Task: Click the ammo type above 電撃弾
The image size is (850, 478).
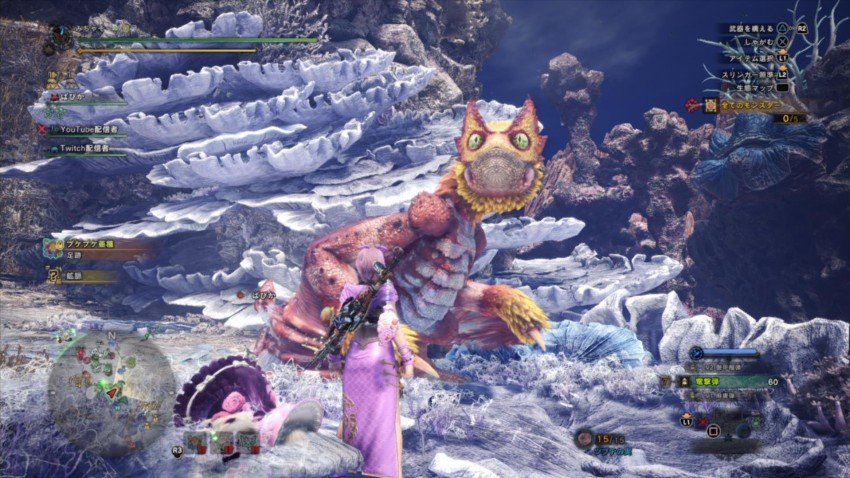Action: click(722, 367)
